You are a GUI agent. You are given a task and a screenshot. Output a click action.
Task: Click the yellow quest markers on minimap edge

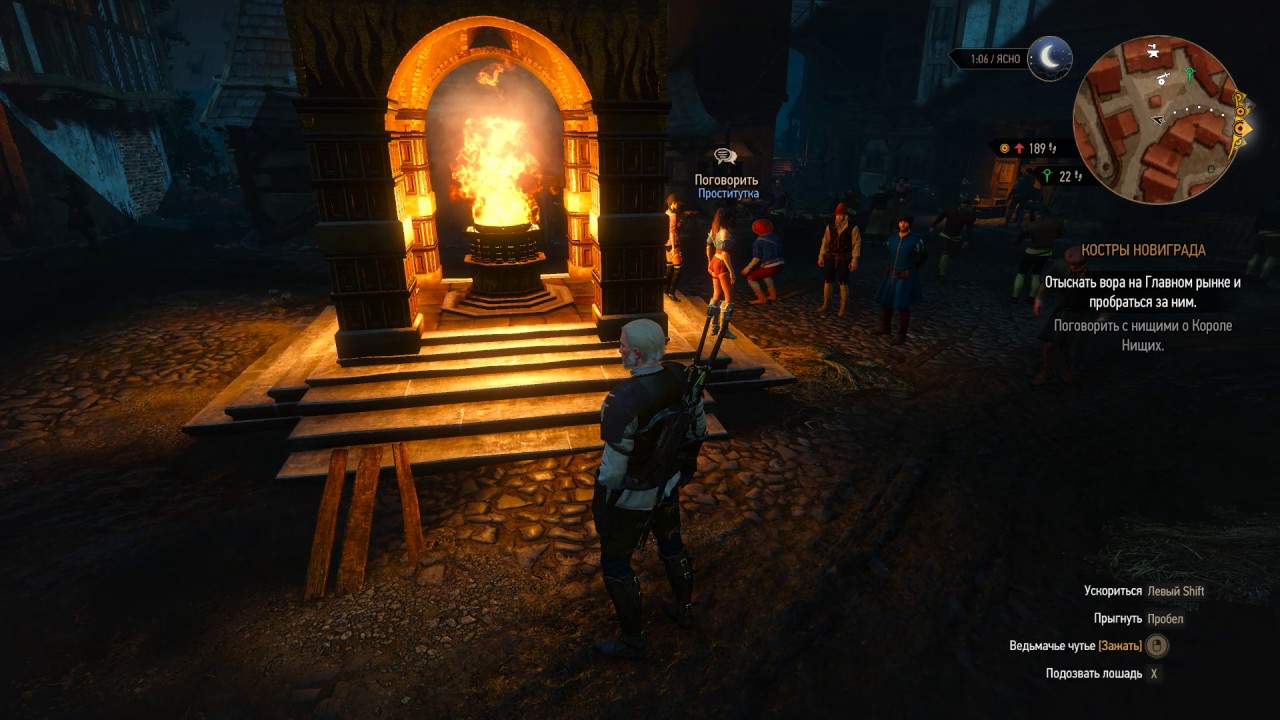click(1241, 127)
